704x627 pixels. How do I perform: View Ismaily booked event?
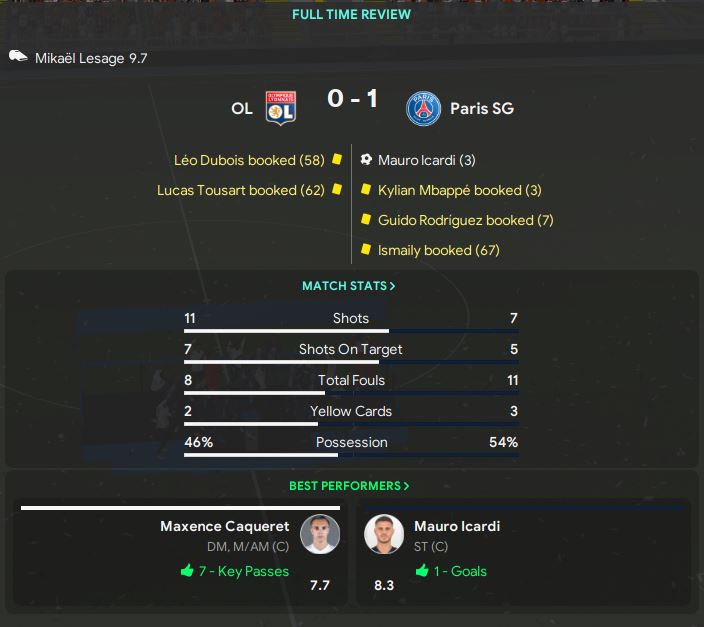[x=438, y=250]
